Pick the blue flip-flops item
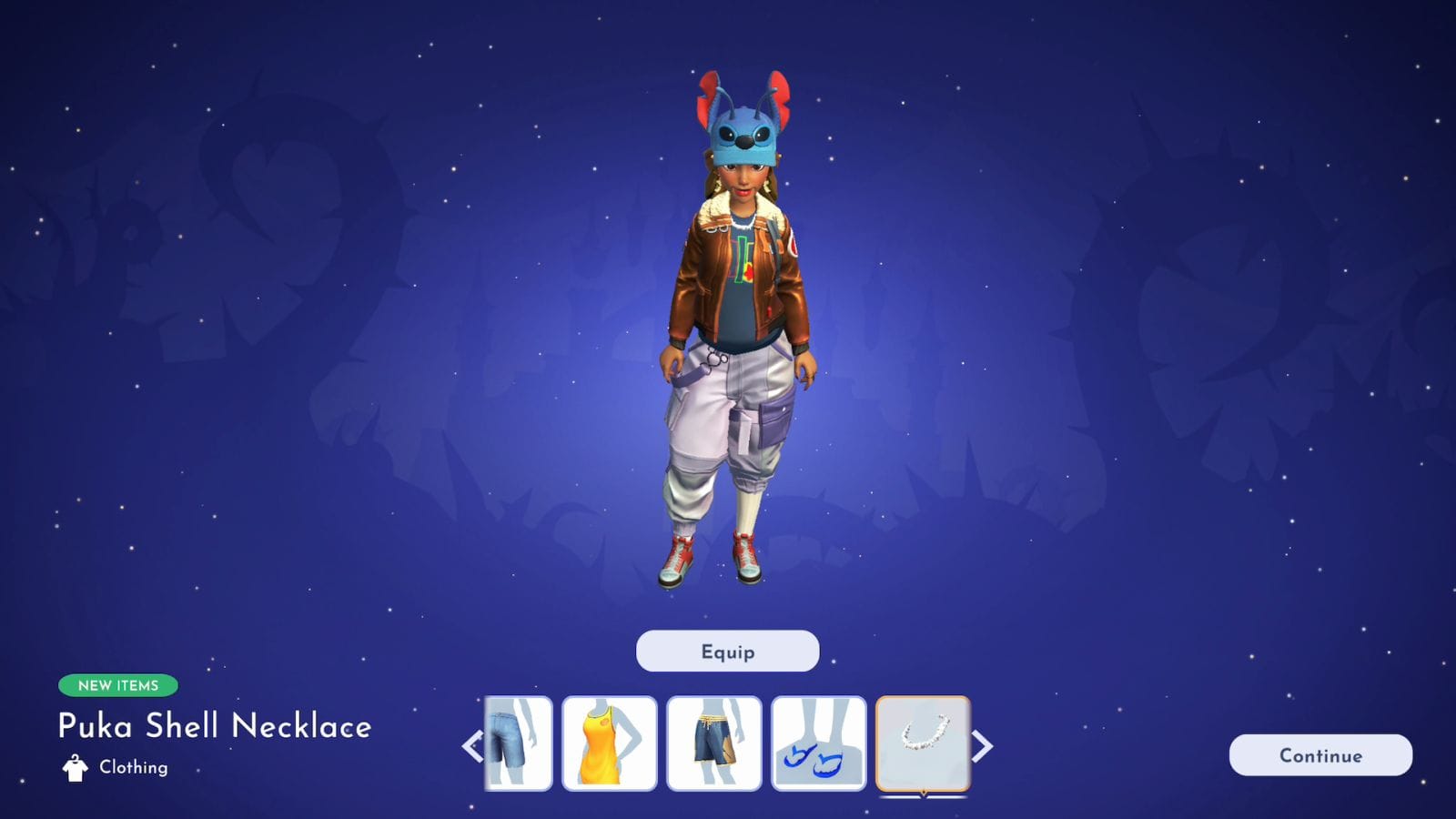1456x819 pixels. 818,743
